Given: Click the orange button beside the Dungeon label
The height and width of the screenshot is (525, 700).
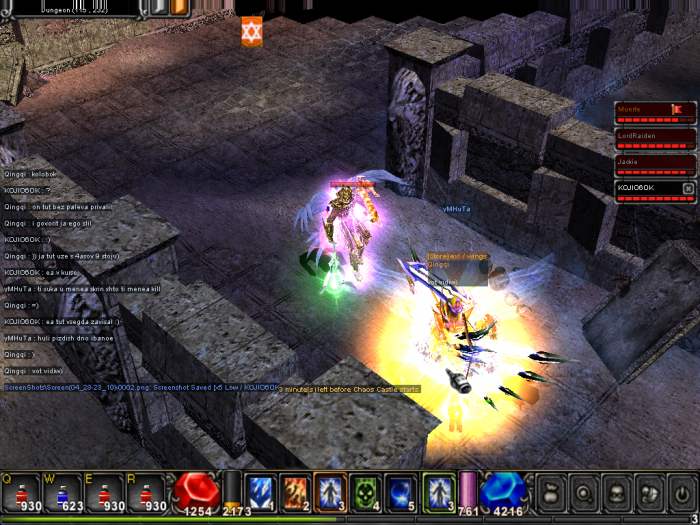Looking at the screenshot, I should (x=179, y=7).
